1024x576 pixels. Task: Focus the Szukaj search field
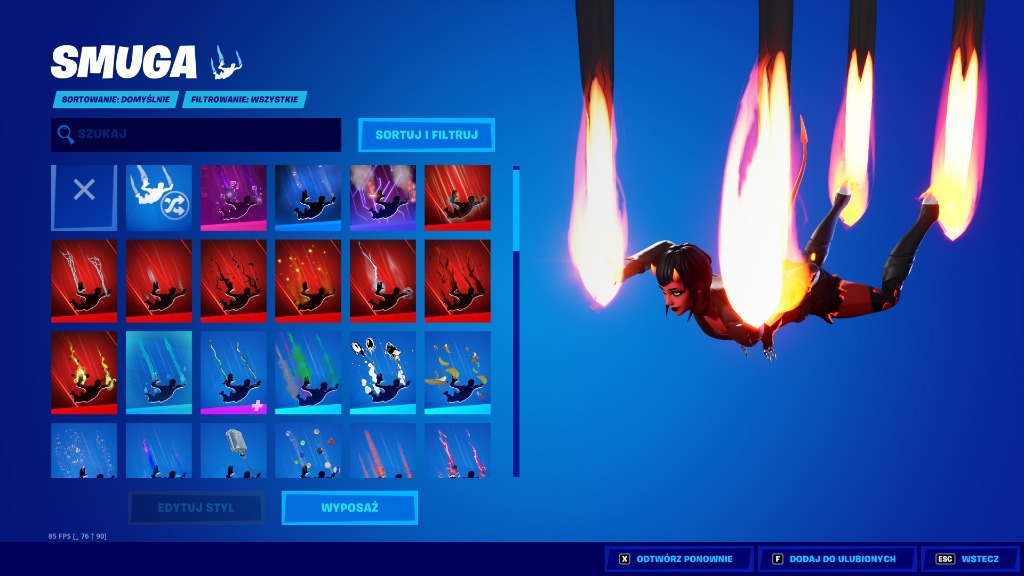(x=196, y=135)
